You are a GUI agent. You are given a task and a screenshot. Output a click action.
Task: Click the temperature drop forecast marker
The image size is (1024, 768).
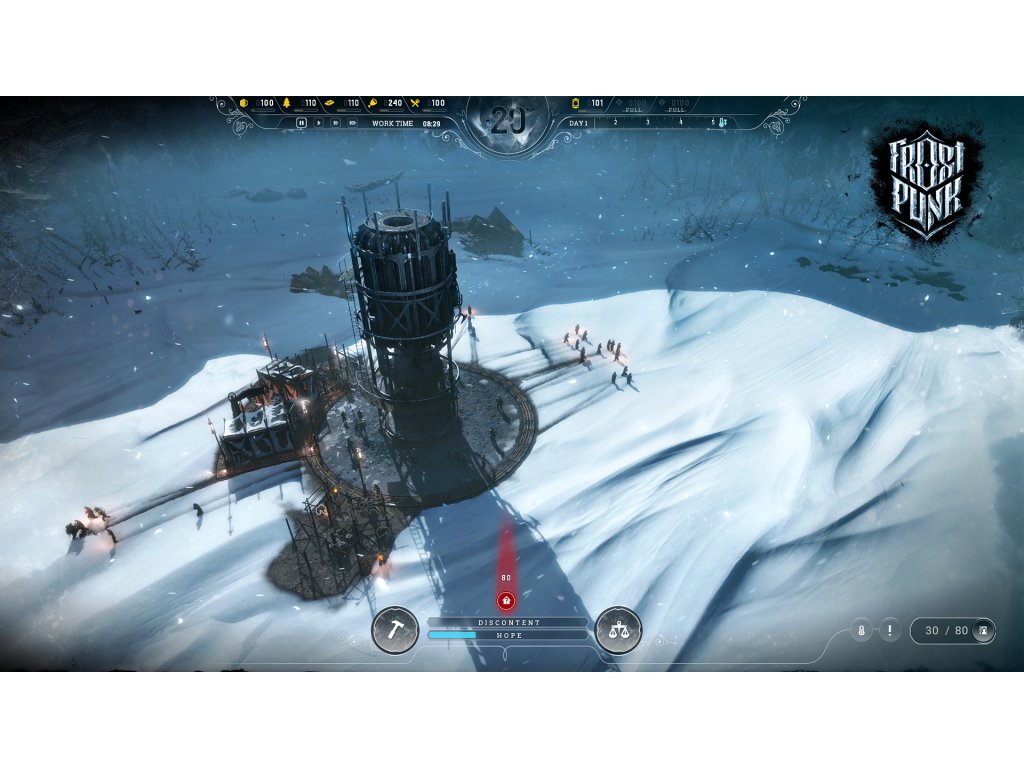[x=721, y=123]
